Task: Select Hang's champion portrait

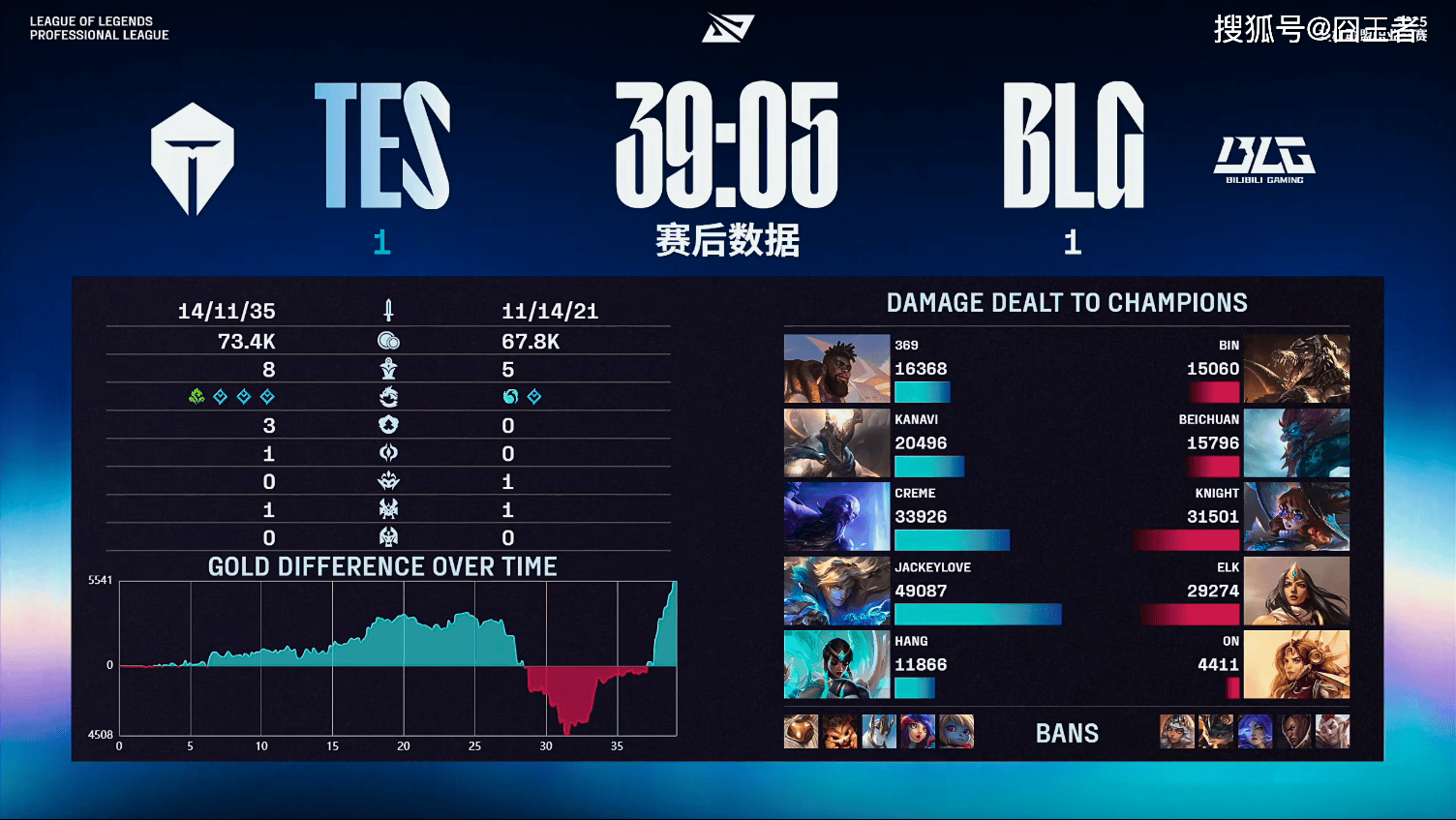Action: 836,665
